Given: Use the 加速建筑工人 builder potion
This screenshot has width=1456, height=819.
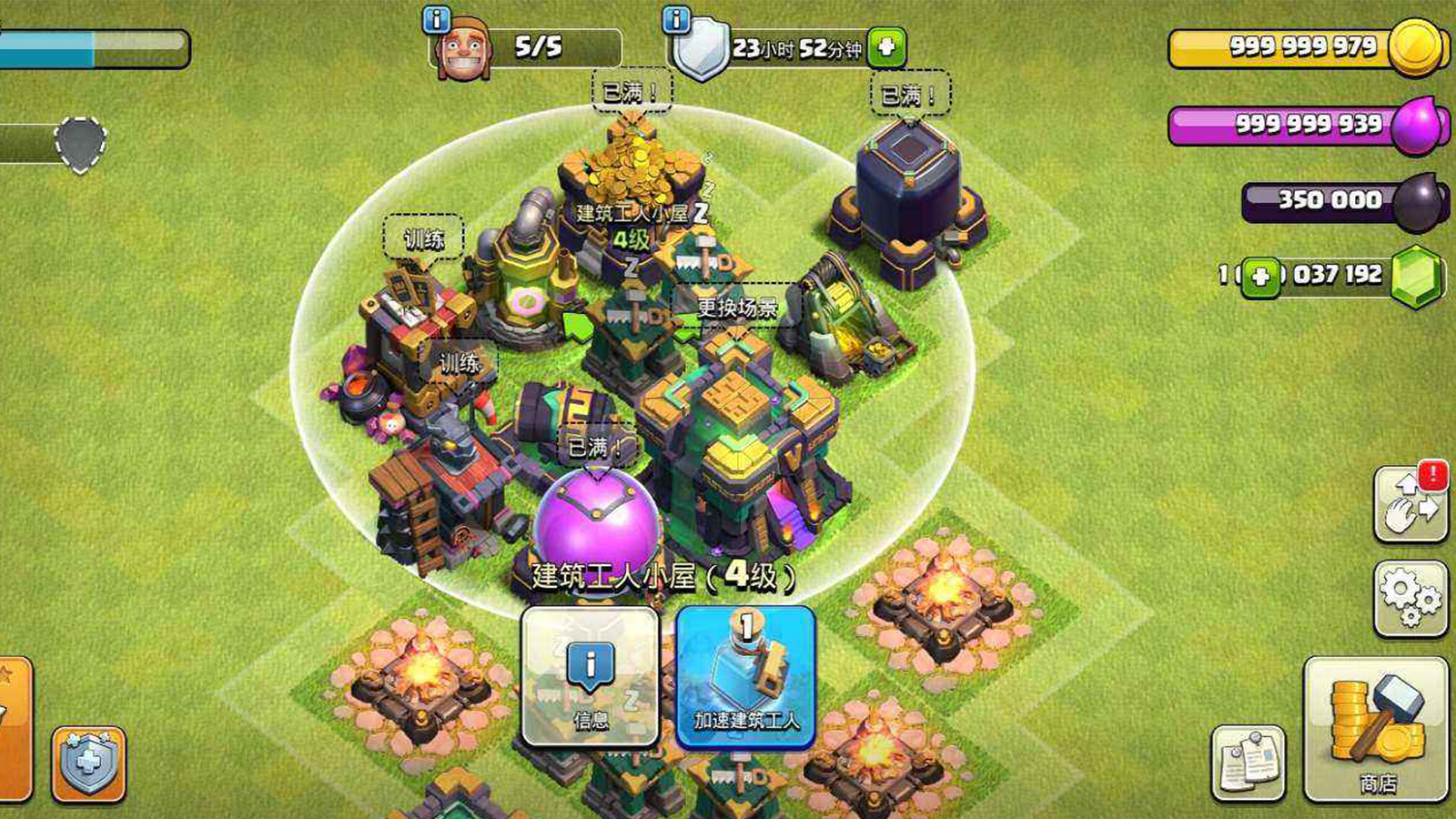Looking at the screenshot, I should click(x=745, y=678).
